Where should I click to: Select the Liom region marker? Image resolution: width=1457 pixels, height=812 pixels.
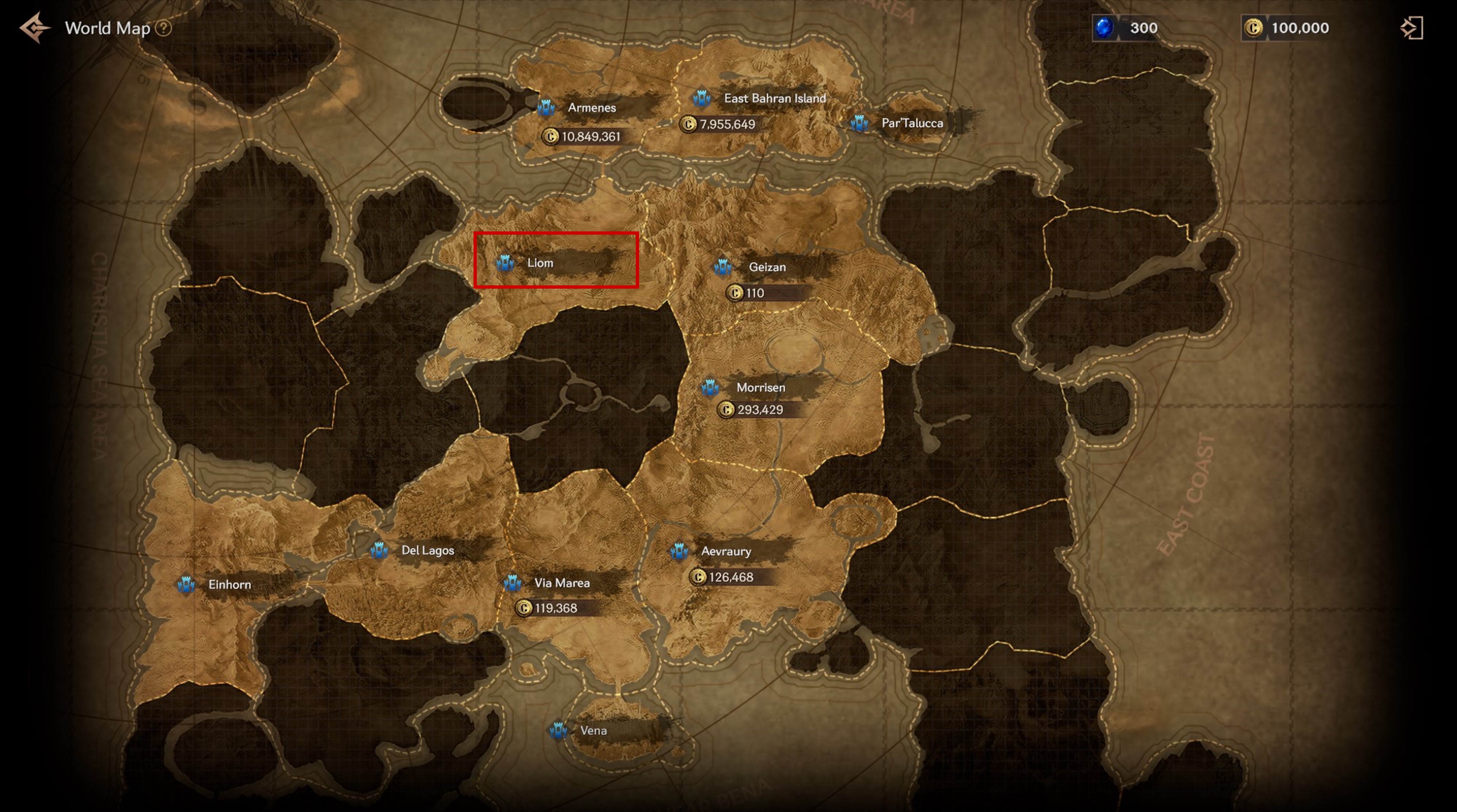tap(505, 263)
